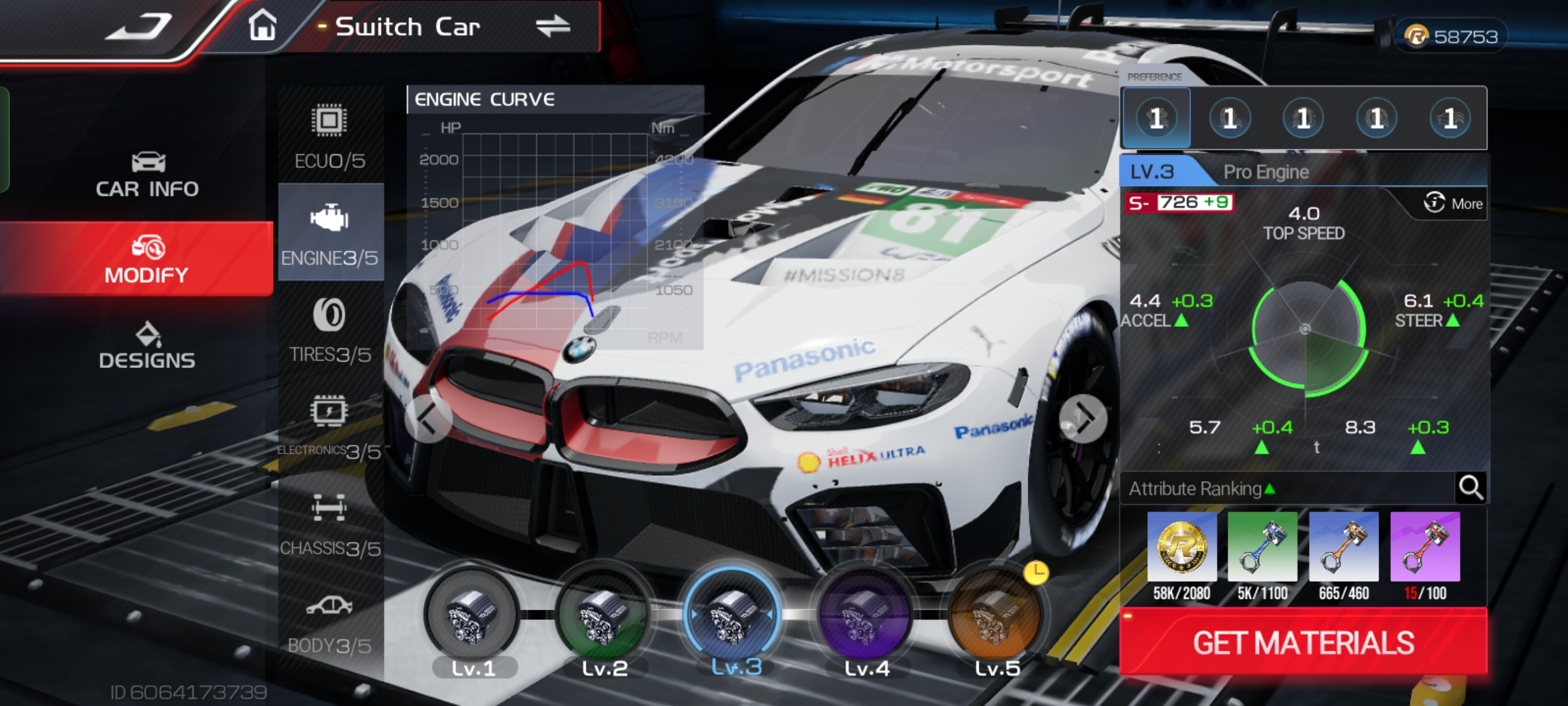Switch to the Body upgrade category

[330, 622]
